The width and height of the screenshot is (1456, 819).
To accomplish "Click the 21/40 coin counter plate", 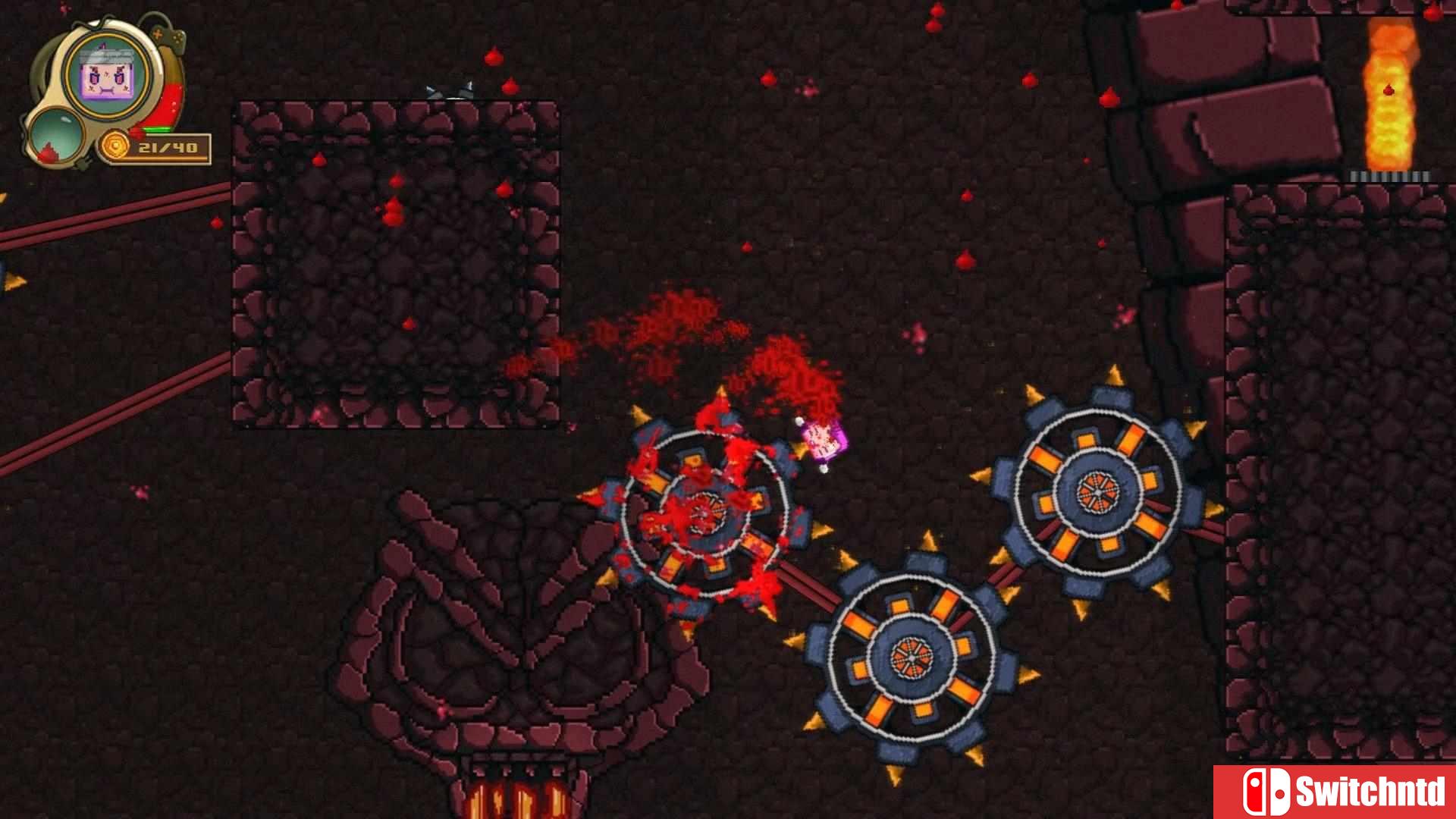I will click(168, 149).
